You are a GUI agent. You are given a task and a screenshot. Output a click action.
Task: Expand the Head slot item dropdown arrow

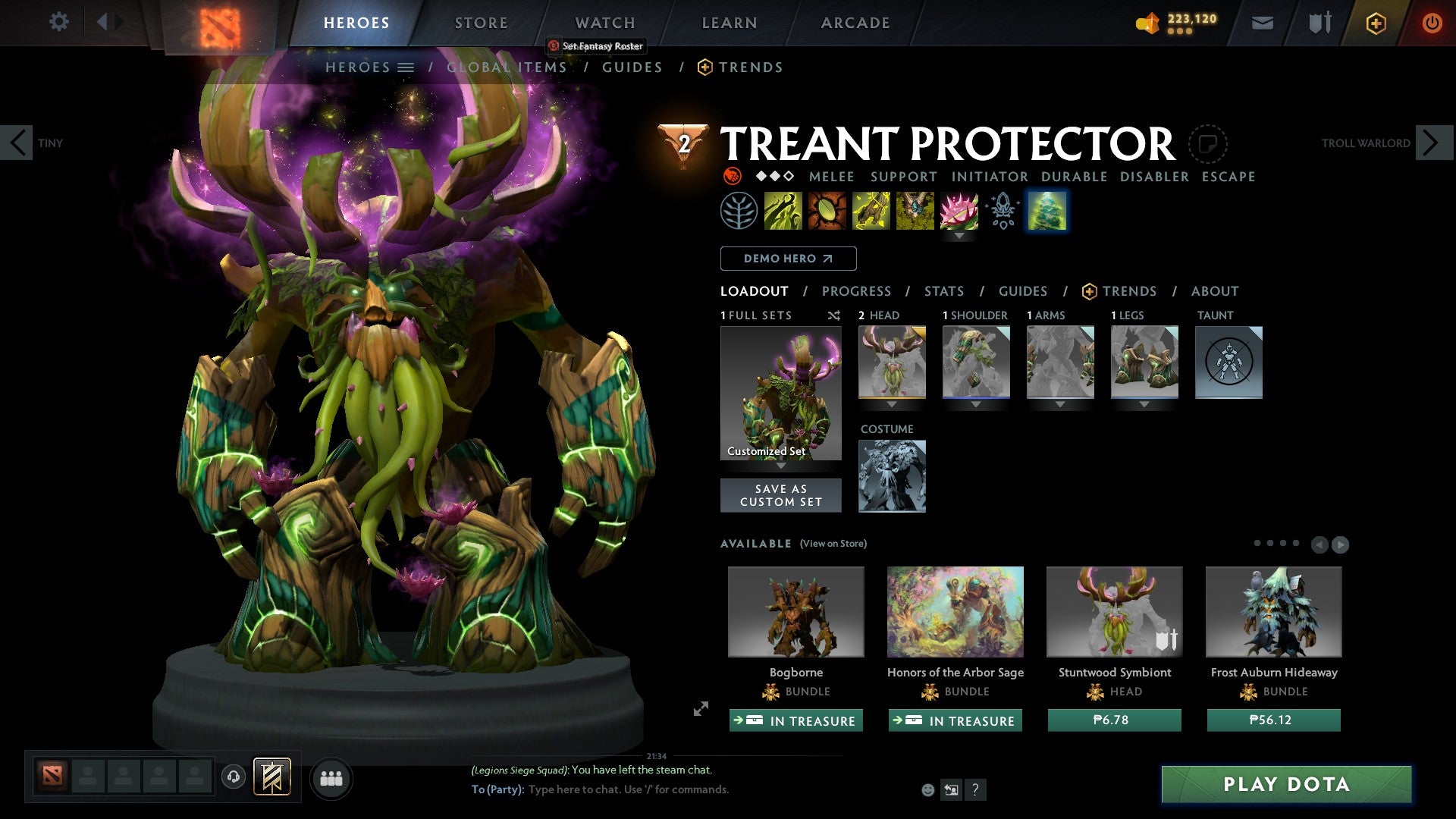[x=892, y=404]
